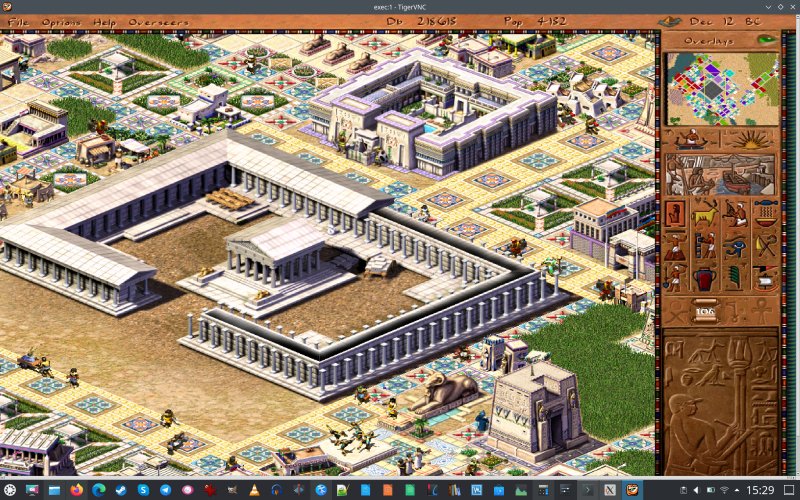Viewport: 800px width, 500px height.
Task: Collapse the sidebar with the green arrow
Action: point(767,40)
